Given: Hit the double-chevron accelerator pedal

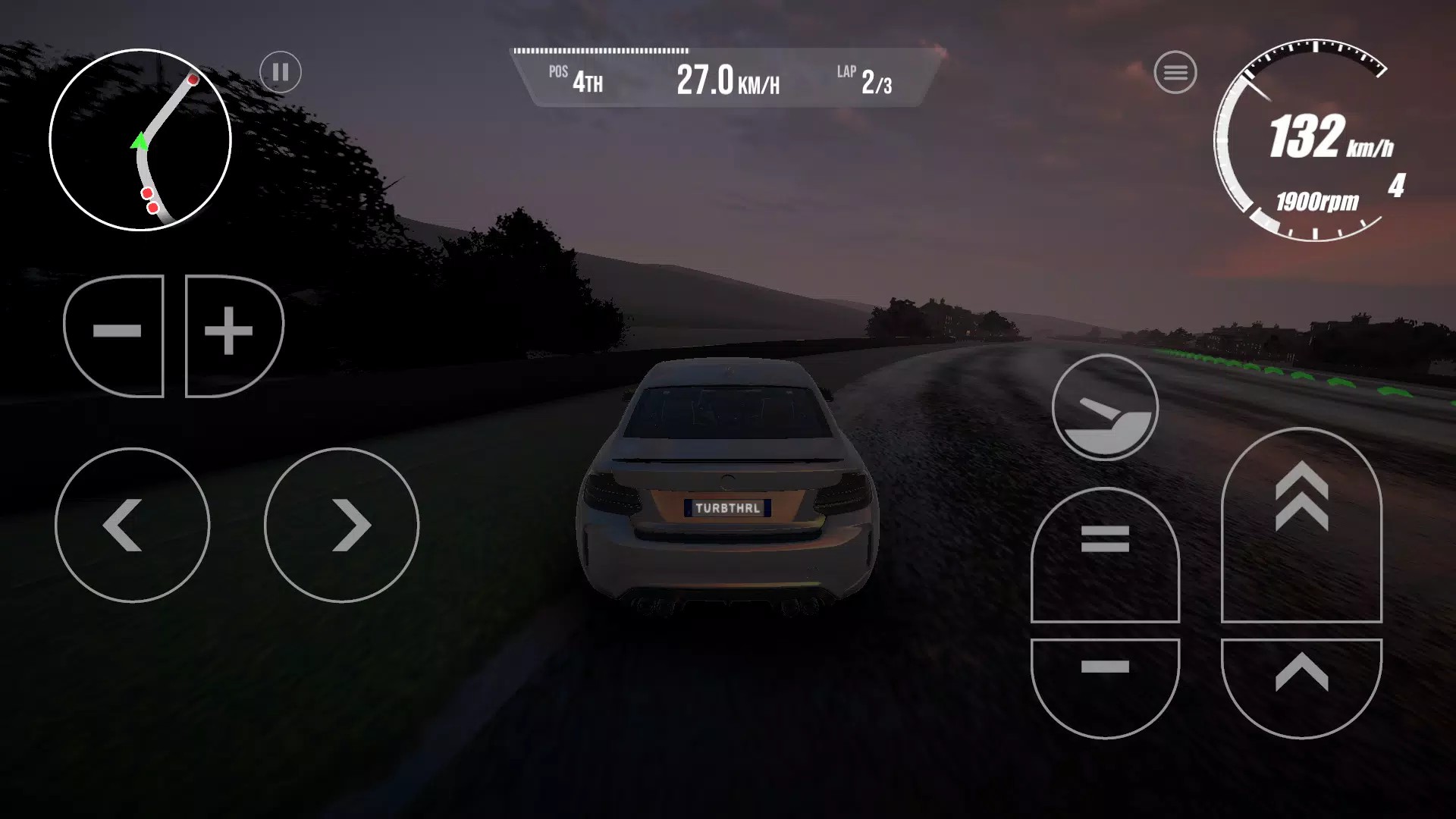Looking at the screenshot, I should click(1301, 523).
